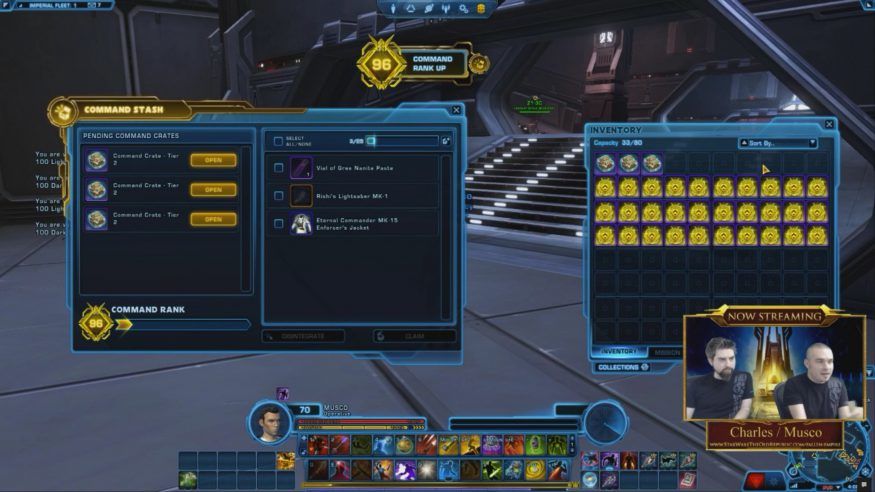Switch to the Mission tab in Inventory
The width and height of the screenshot is (875, 492).
[667, 352]
